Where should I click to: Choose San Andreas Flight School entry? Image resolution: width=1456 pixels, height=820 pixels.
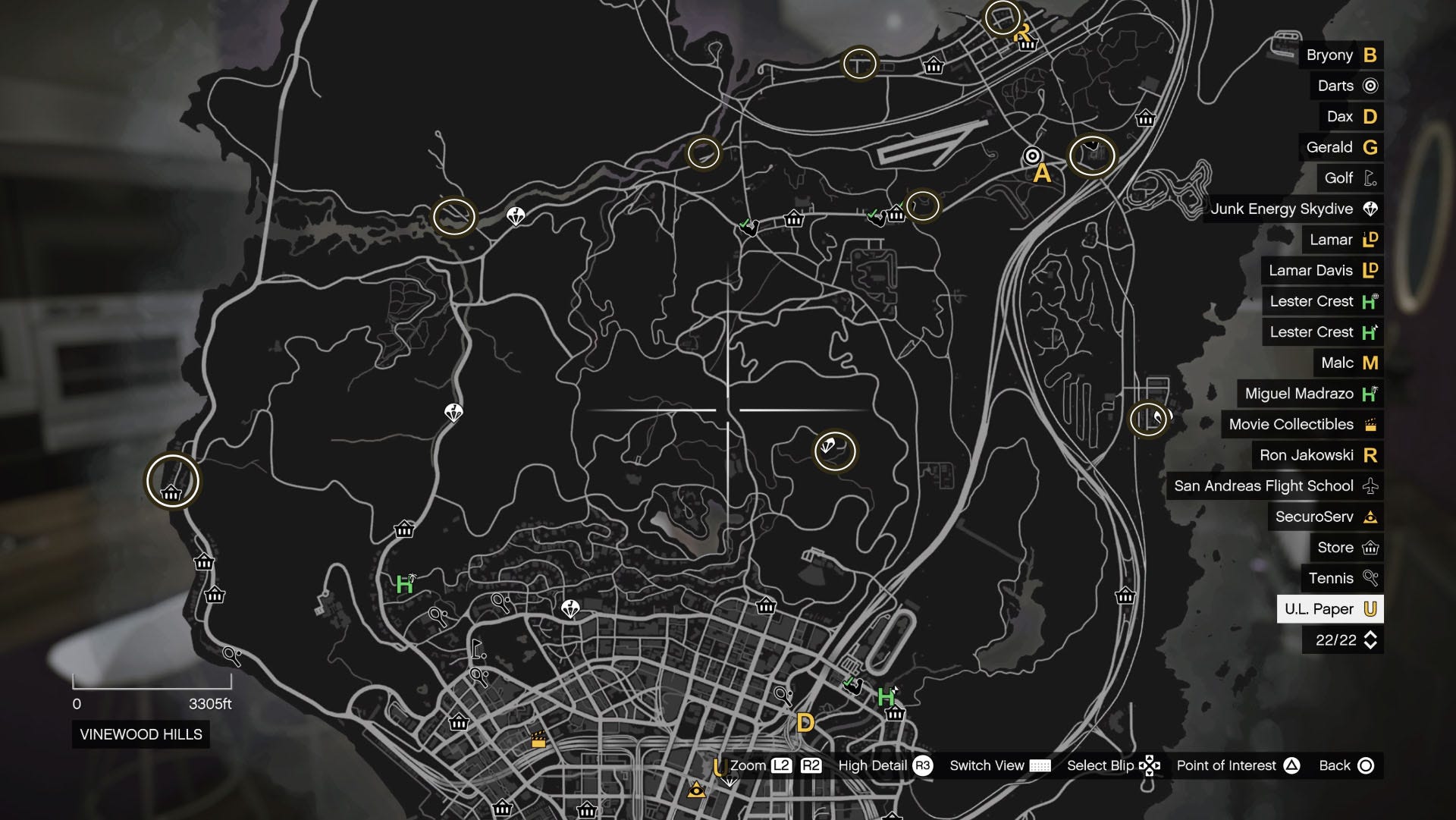(x=1274, y=486)
